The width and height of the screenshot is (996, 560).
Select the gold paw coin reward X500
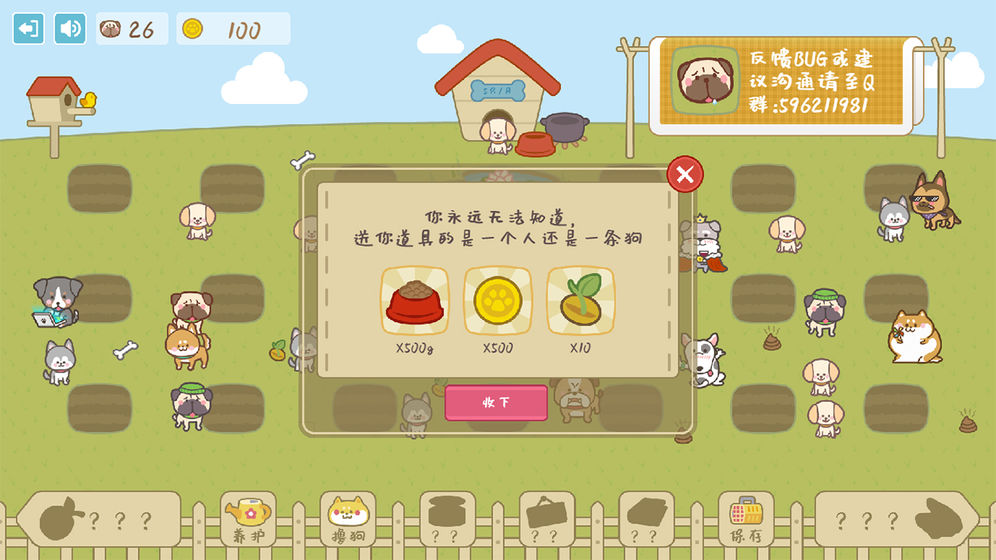(497, 300)
